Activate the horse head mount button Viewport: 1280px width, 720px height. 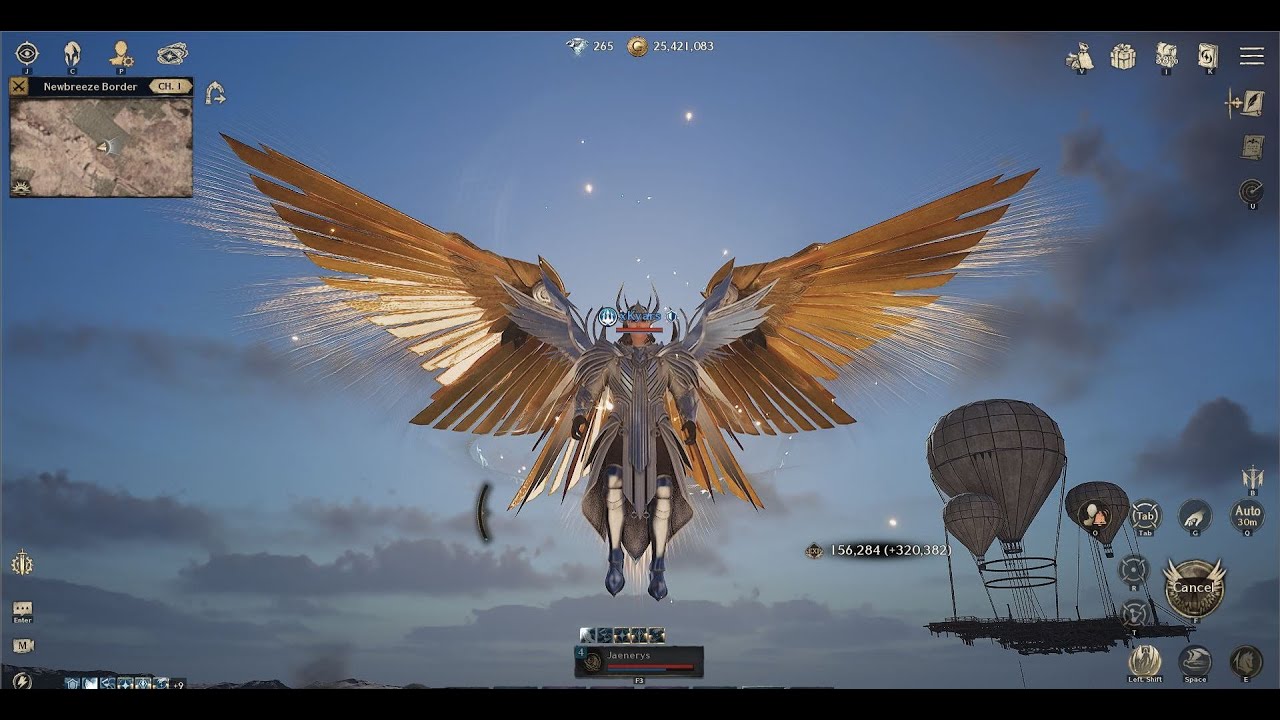(1245, 661)
